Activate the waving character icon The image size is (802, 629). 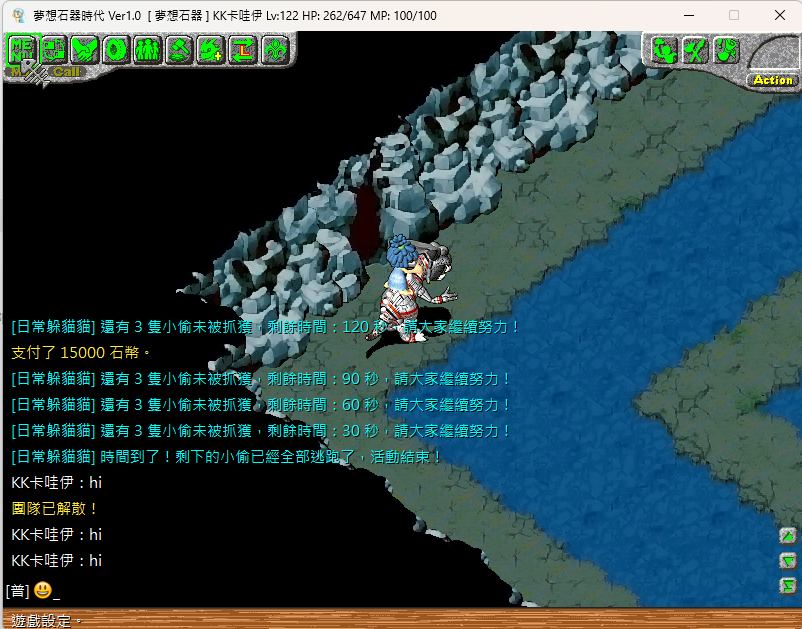coord(664,50)
